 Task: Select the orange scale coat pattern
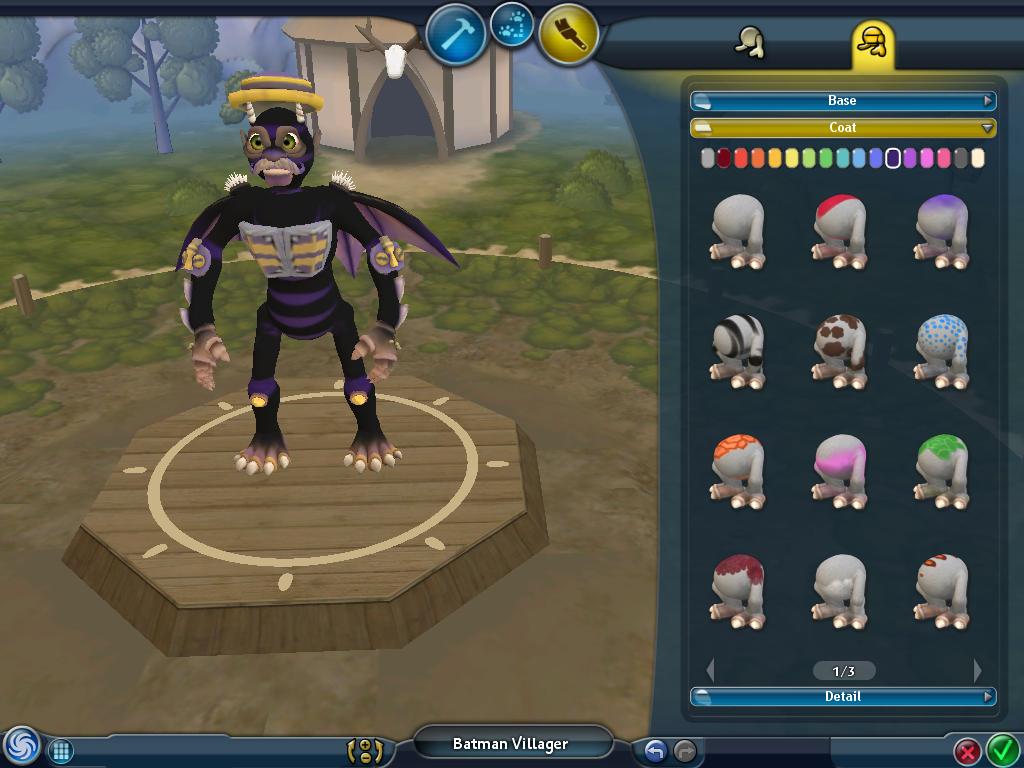[739, 470]
